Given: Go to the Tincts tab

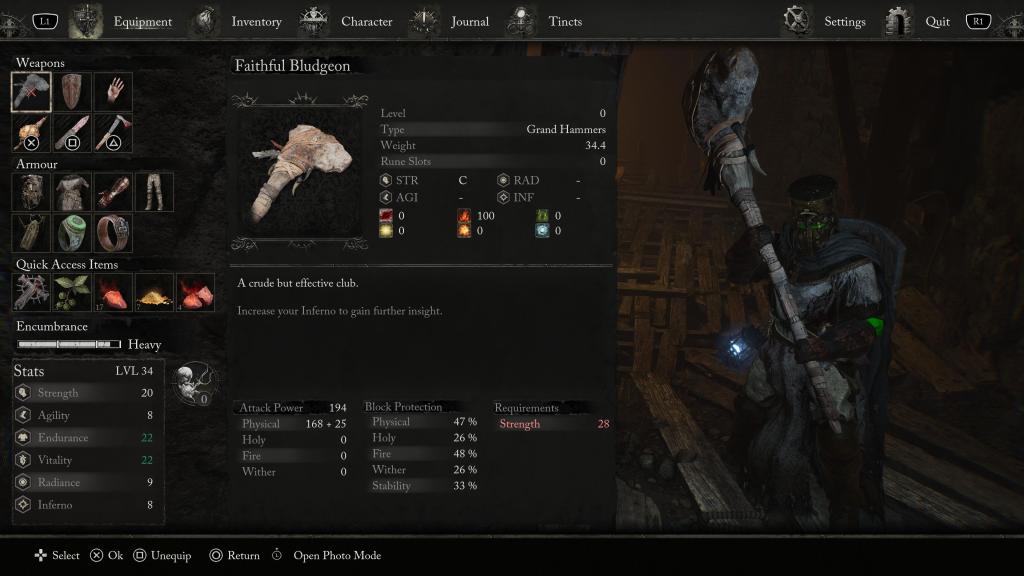Looking at the screenshot, I should click(x=565, y=21).
